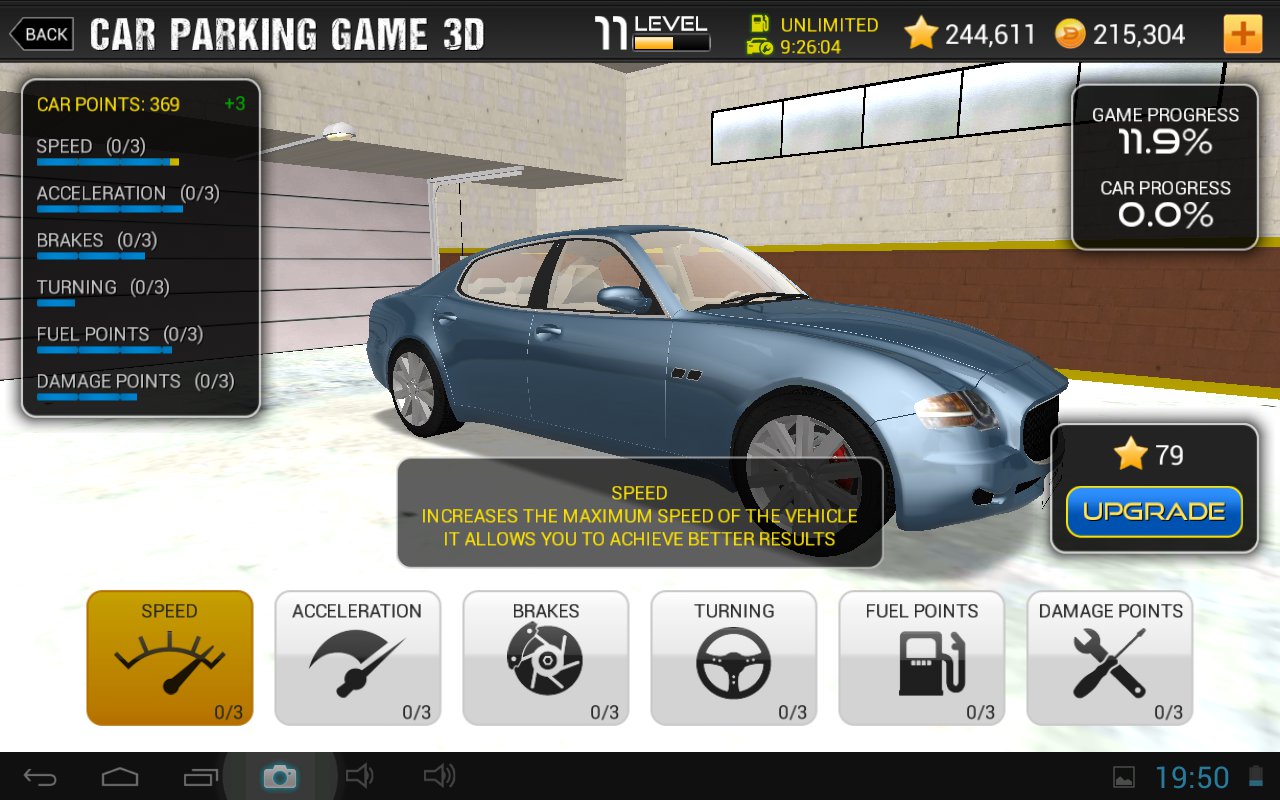This screenshot has width=1280, height=800.
Task: Take a screenshot with the camera icon
Action: [279, 777]
